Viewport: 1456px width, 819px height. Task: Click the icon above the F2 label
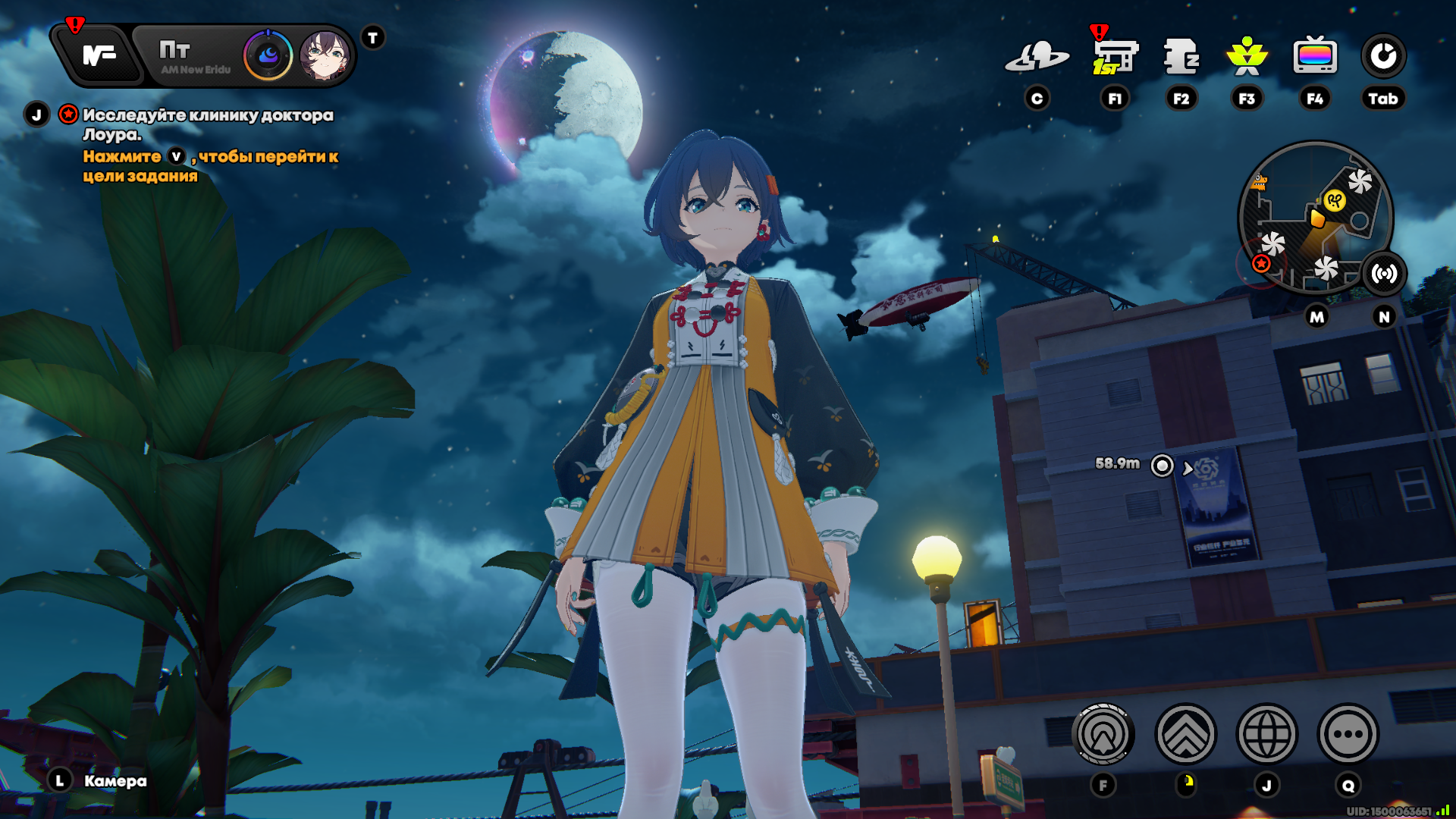(x=1181, y=57)
